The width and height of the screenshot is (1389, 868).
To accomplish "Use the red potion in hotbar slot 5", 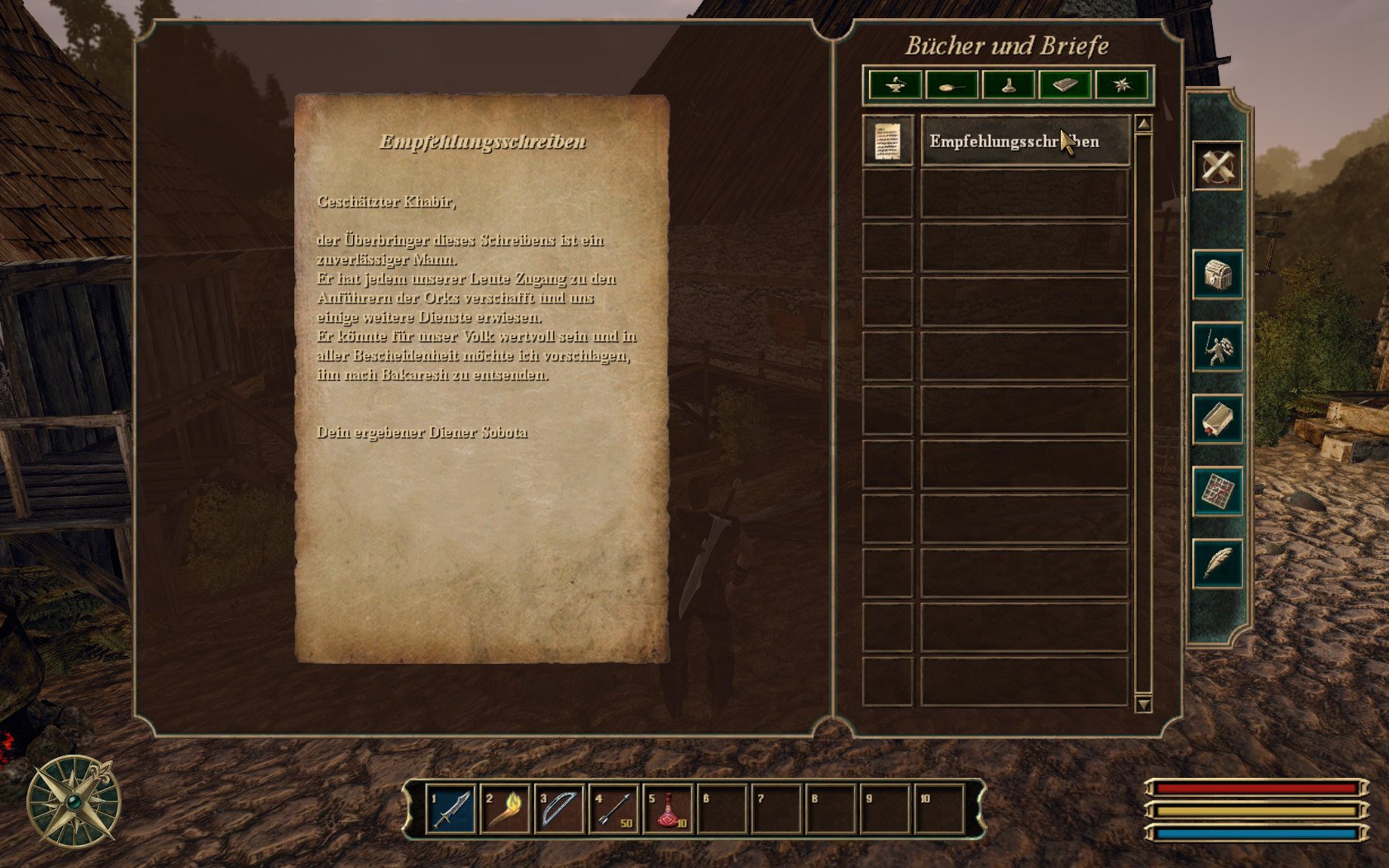I will point(668,809).
